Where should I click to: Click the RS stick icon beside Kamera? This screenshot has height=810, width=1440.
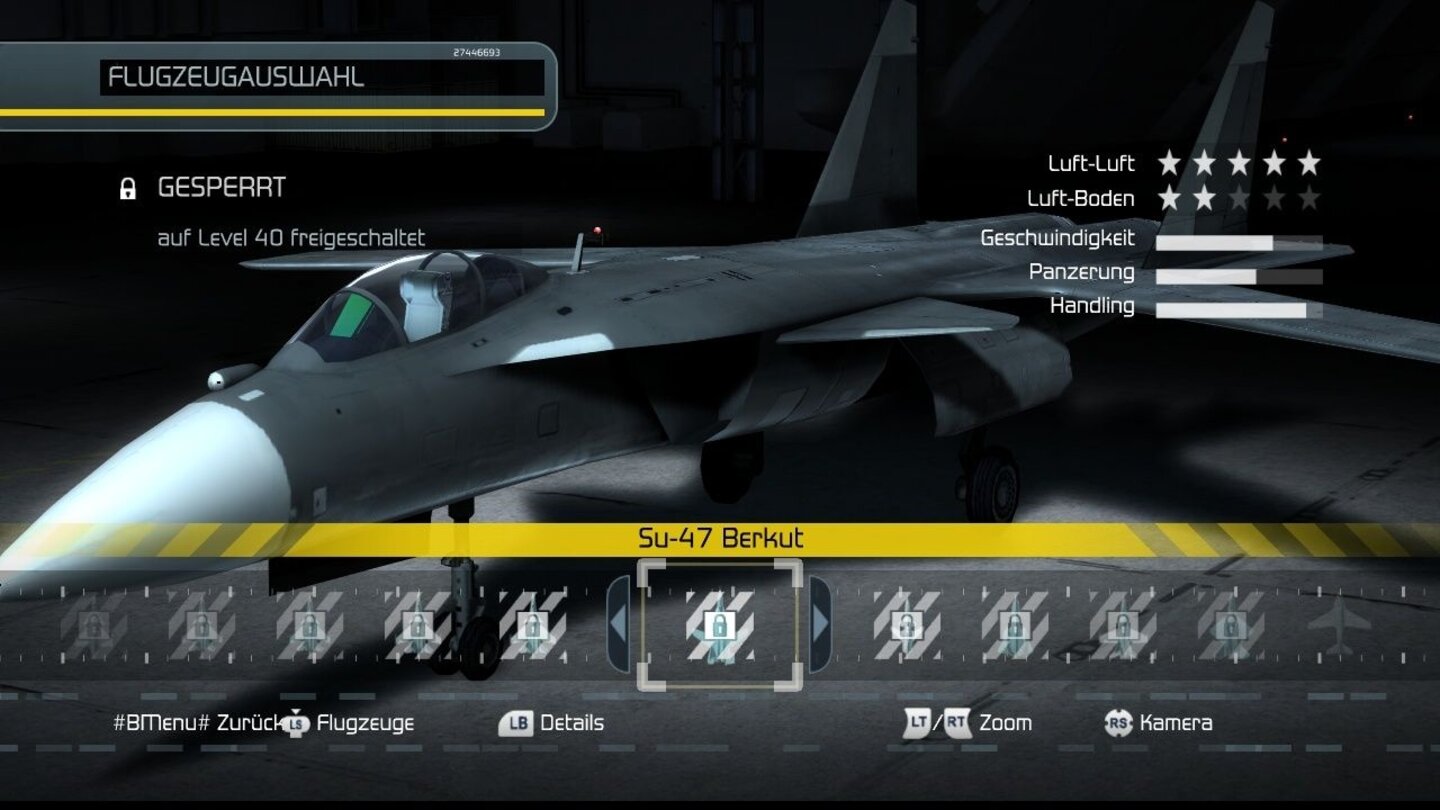click(x=1118, y=722)
